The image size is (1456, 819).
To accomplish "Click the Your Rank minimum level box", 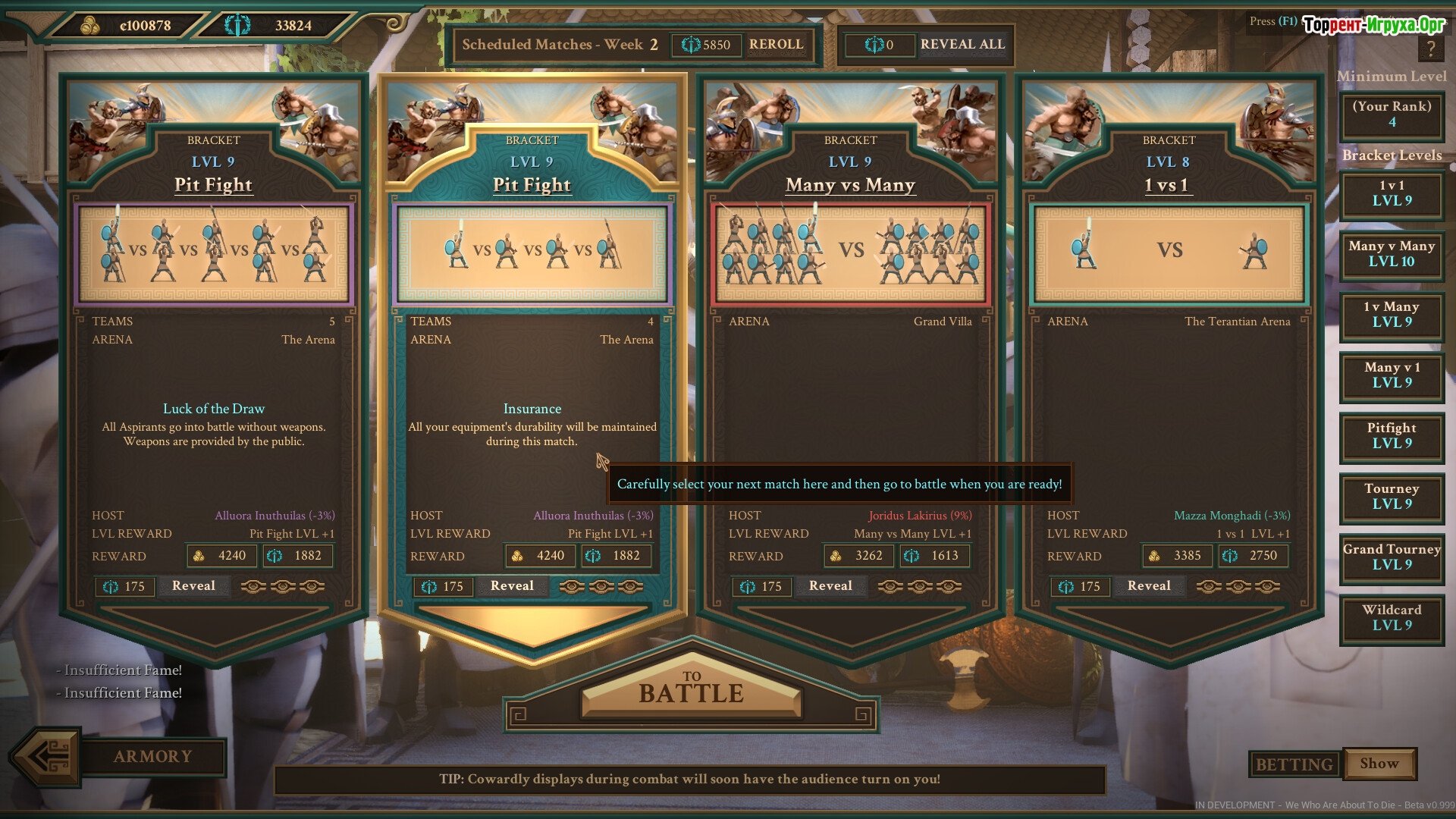I will 1392,115.
